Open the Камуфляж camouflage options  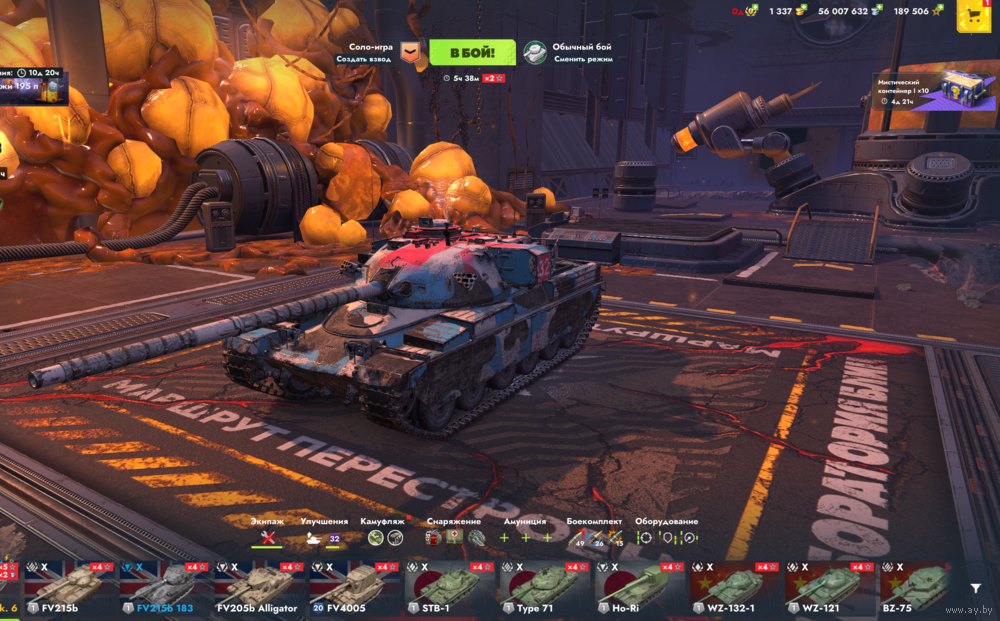[384, 538]
